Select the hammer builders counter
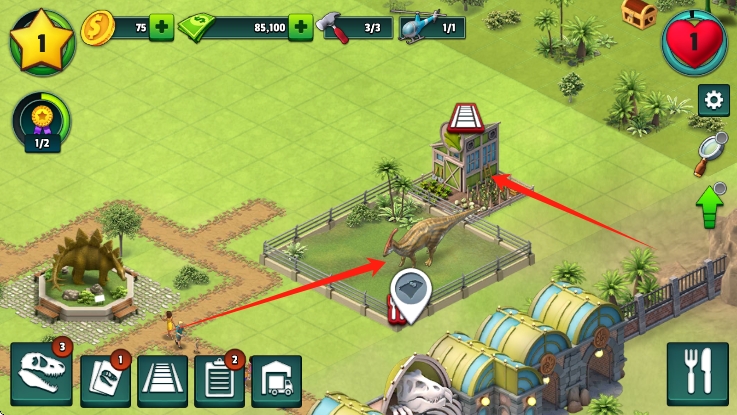 pyautogui.click(x=357, y=27)
